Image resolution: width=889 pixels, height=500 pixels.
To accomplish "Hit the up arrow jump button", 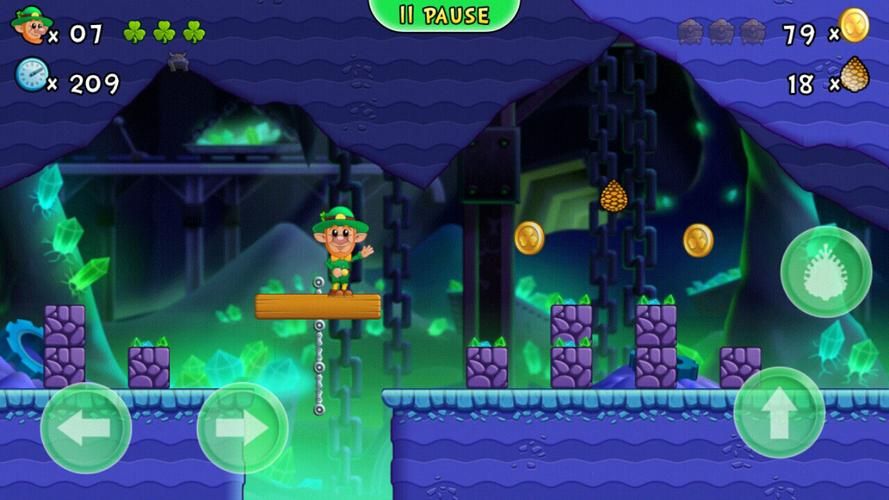I will pyautogui.click(x=779, y=412).
